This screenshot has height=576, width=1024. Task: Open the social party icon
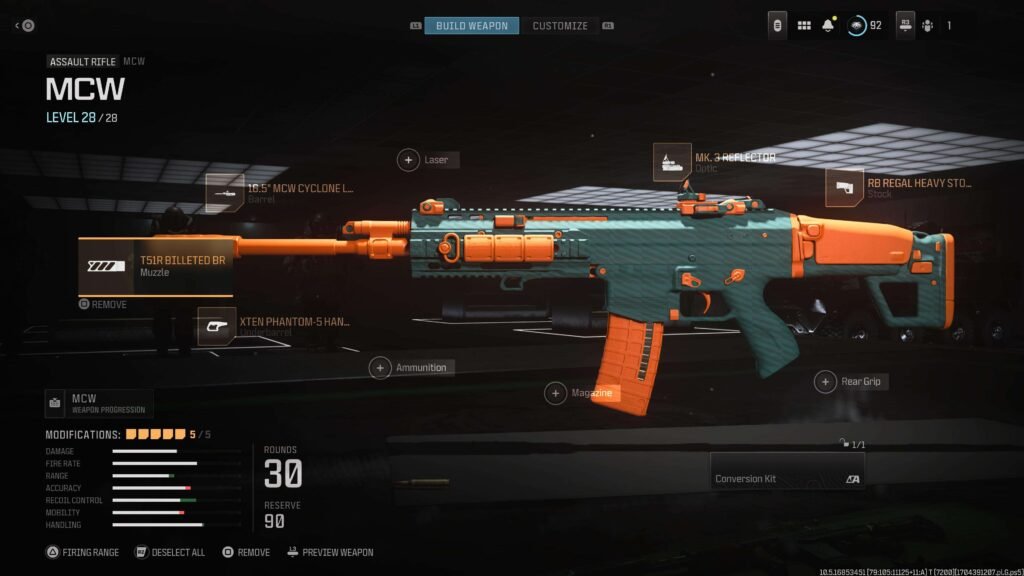[x=927, y=25]
